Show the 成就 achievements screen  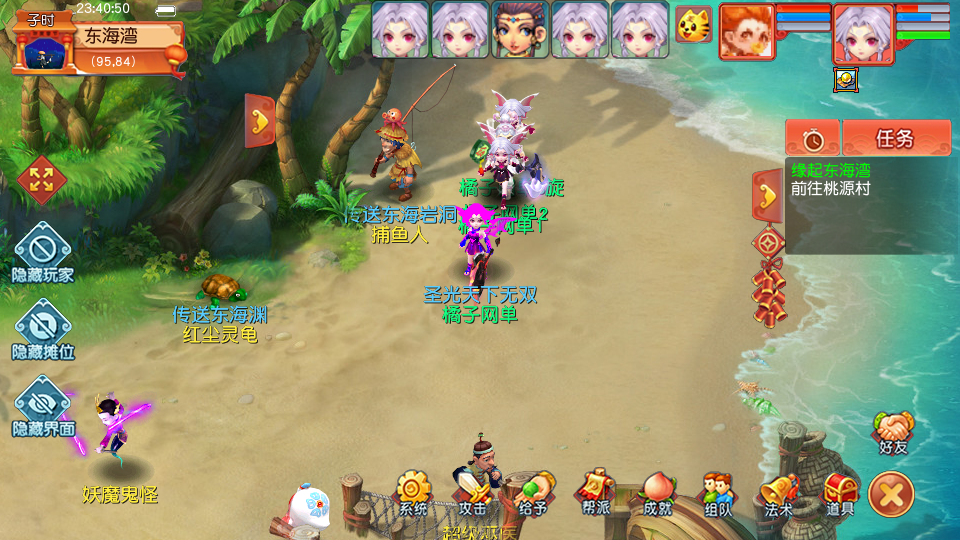[x=657, y=491]
